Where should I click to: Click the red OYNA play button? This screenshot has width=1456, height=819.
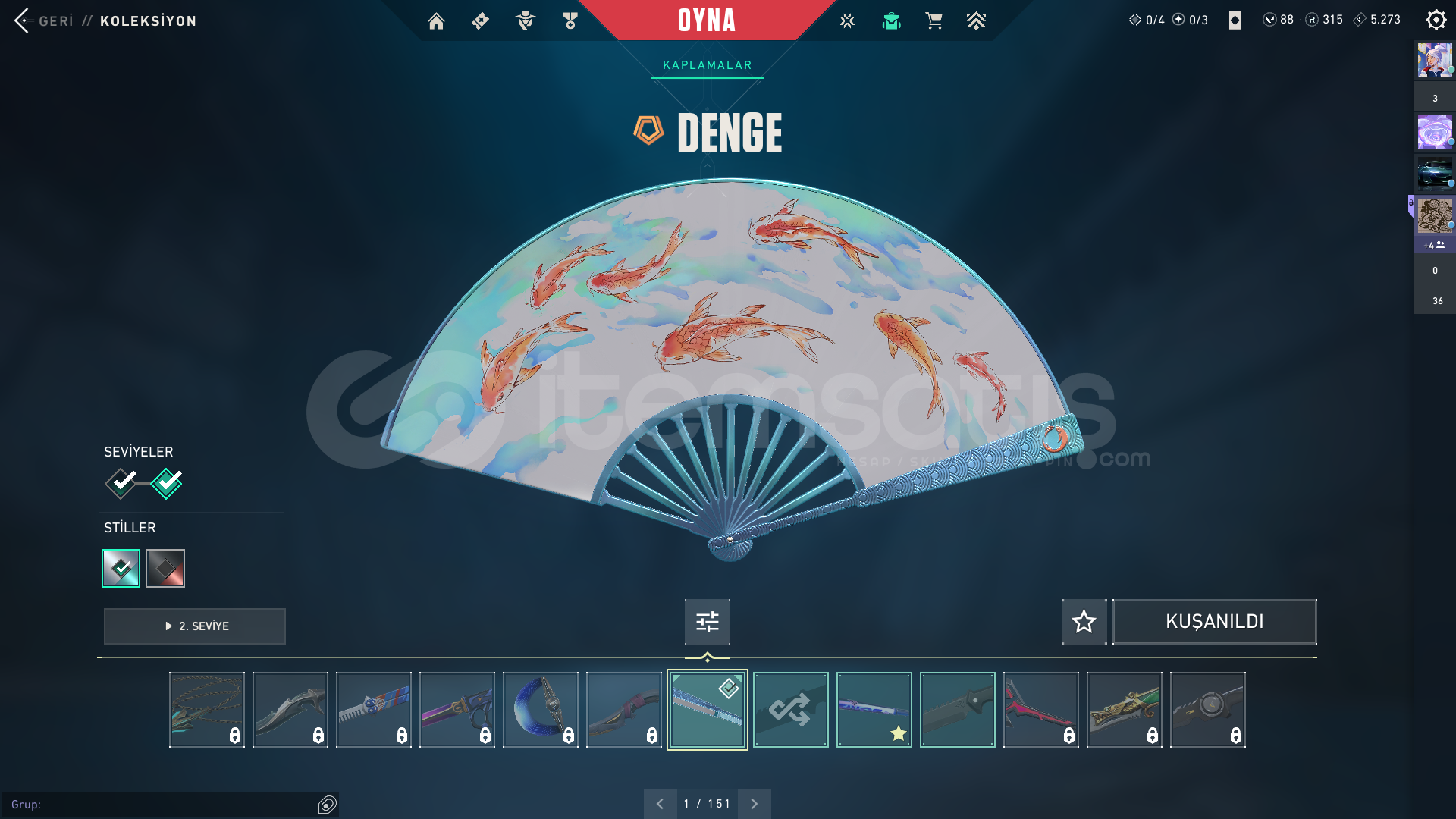pyautogui.click(x=706, y=20)
